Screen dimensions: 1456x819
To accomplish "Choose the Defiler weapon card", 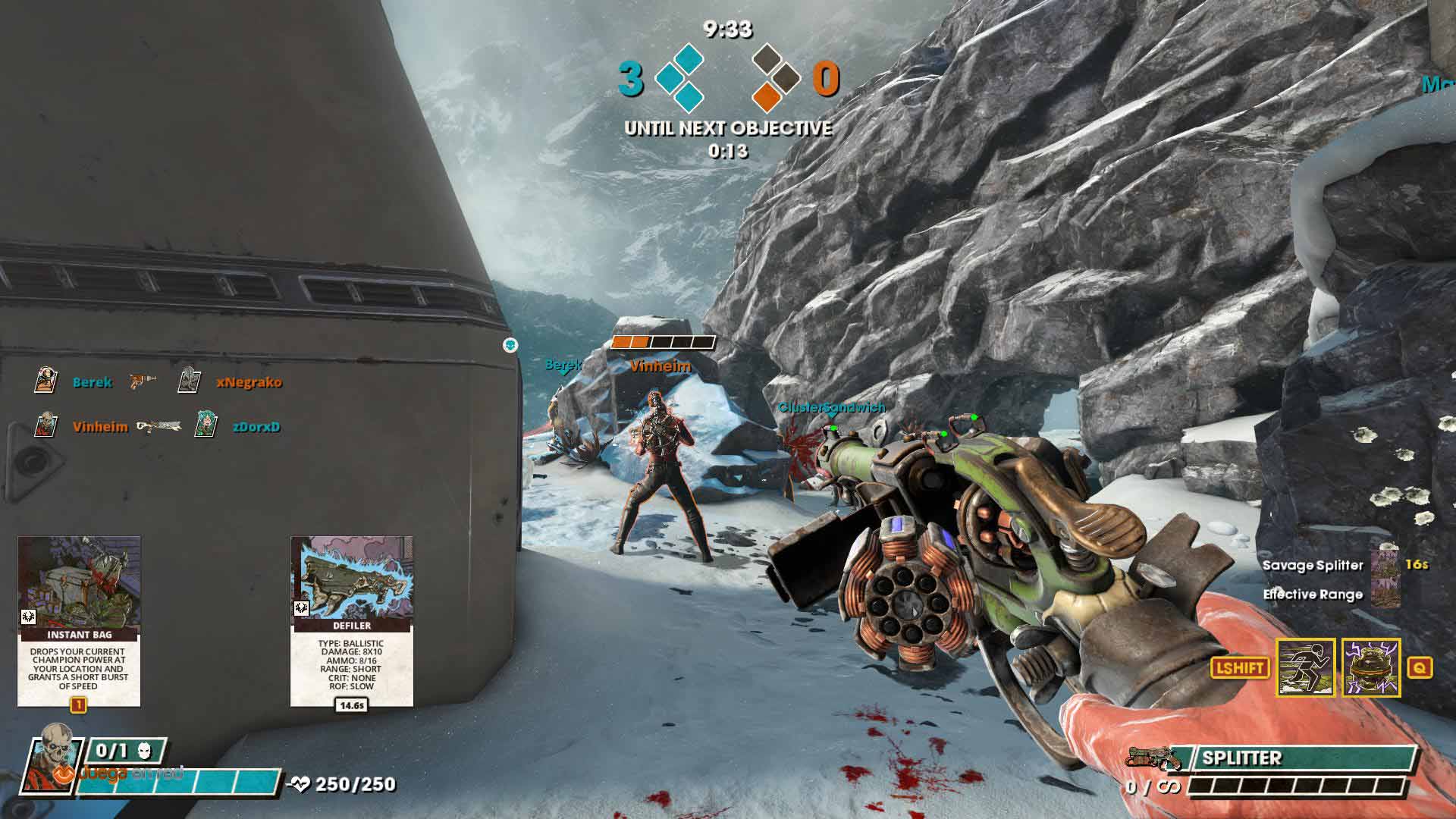I will point(352,620).
